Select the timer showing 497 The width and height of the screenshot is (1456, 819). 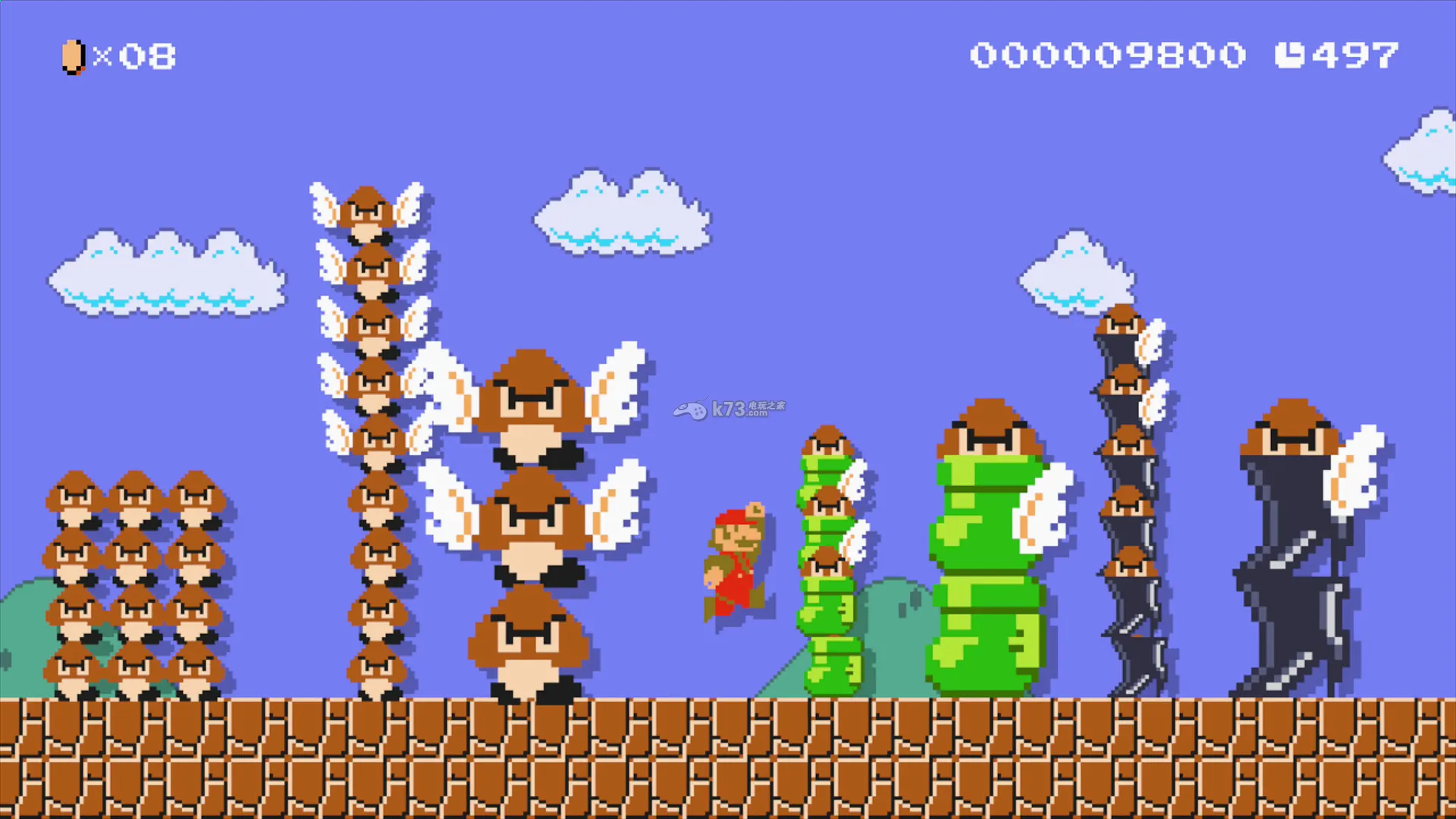point(1357,55)
